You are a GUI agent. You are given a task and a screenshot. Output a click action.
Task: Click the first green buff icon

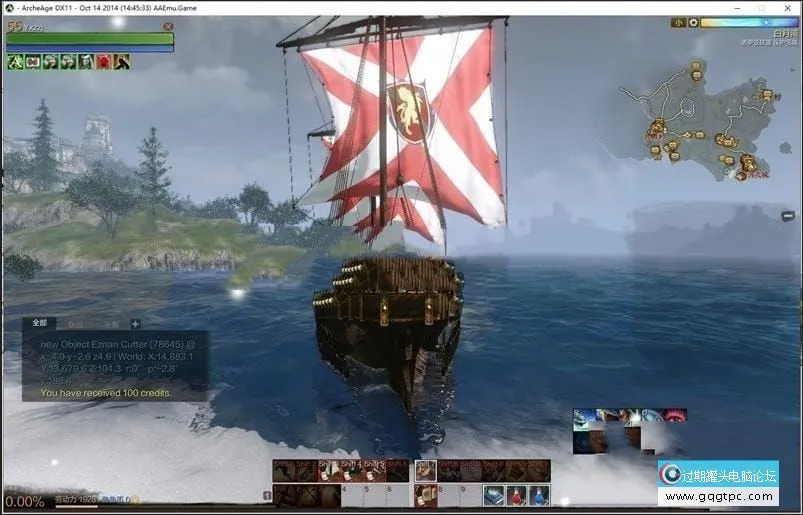(16, 62)
